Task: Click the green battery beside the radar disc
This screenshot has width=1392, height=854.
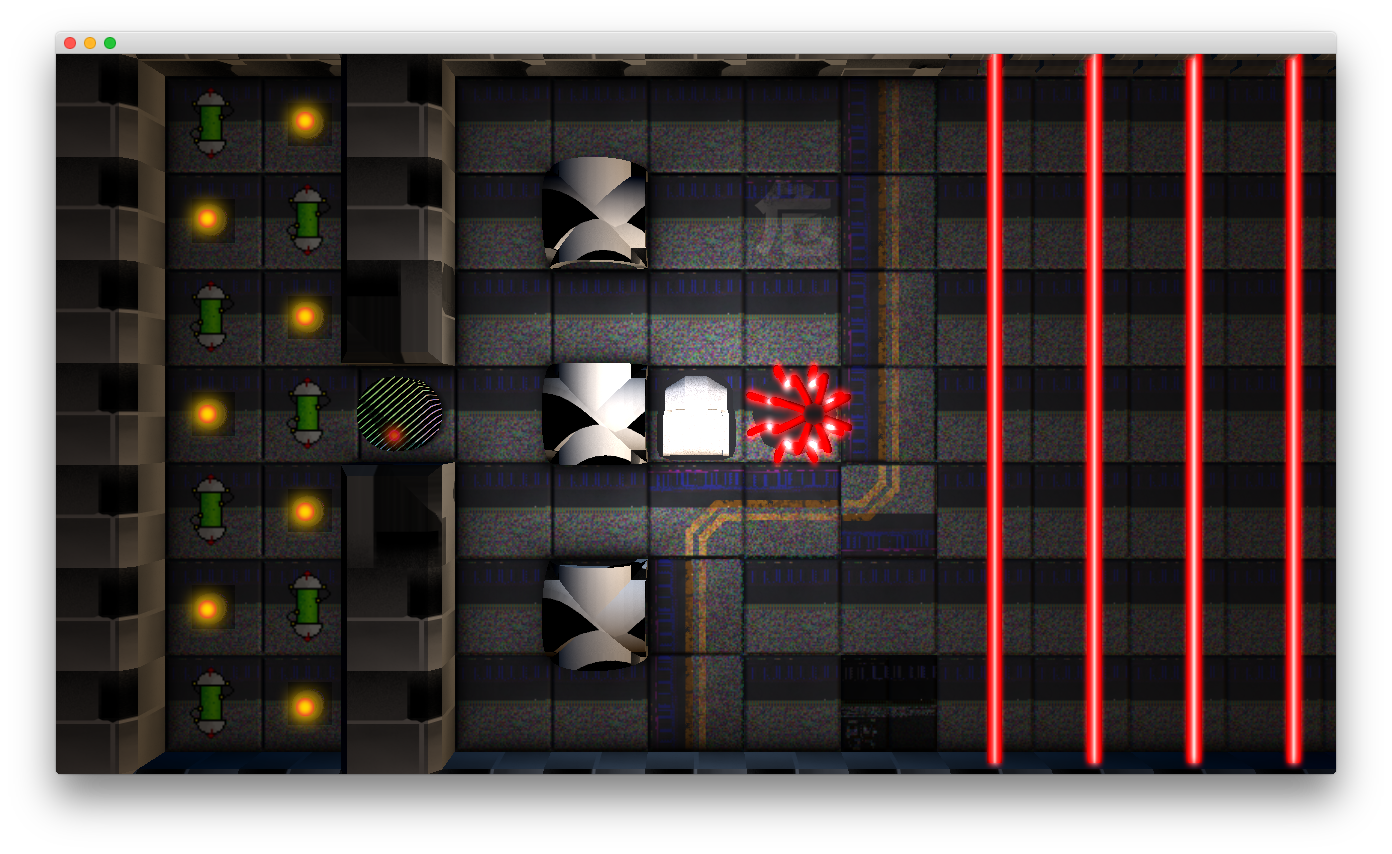Action: point(306,413)
